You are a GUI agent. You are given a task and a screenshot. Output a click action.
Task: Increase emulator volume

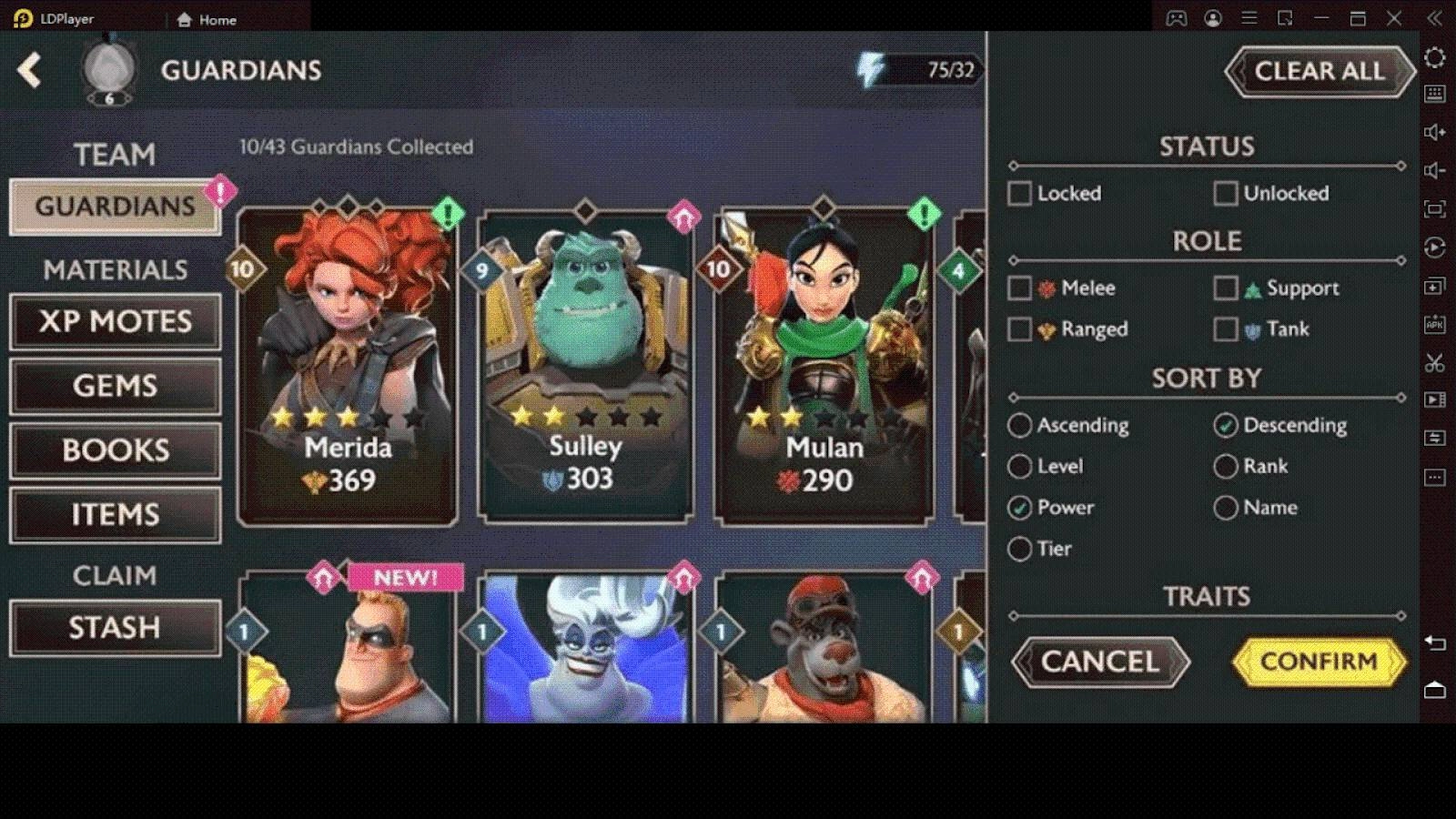pyautogui.click(x=1436, y=131)
